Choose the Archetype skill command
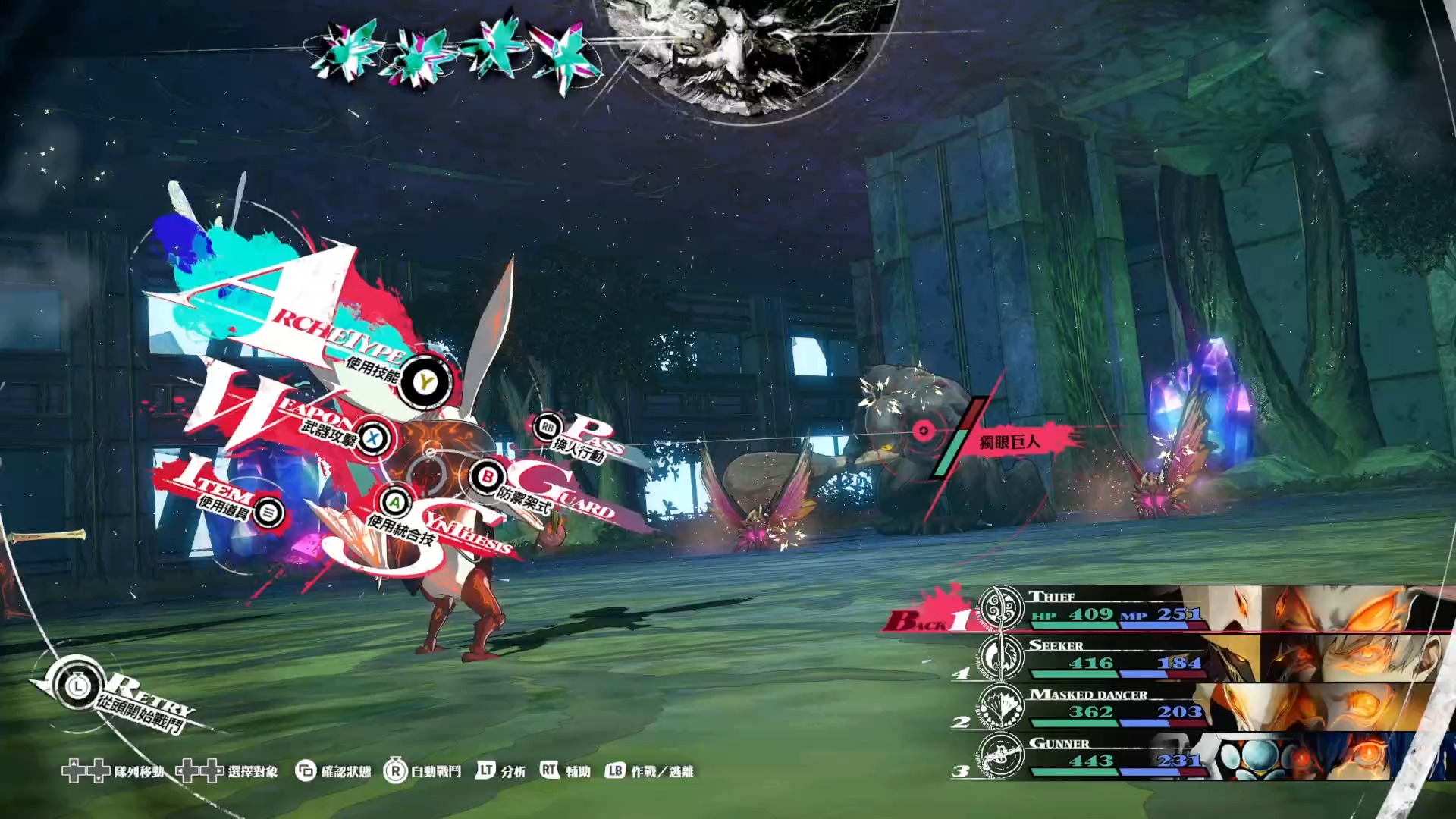 click(x=425, y=381)
